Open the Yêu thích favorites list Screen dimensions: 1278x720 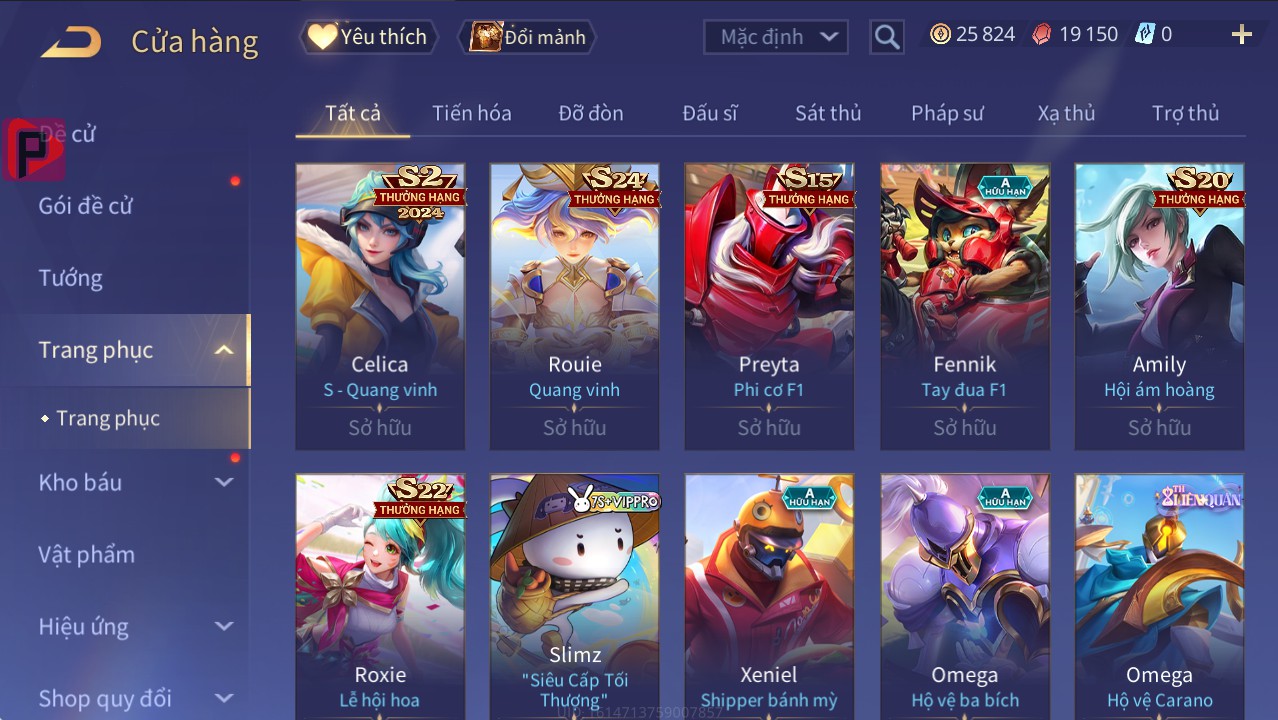tap(368, 37)
